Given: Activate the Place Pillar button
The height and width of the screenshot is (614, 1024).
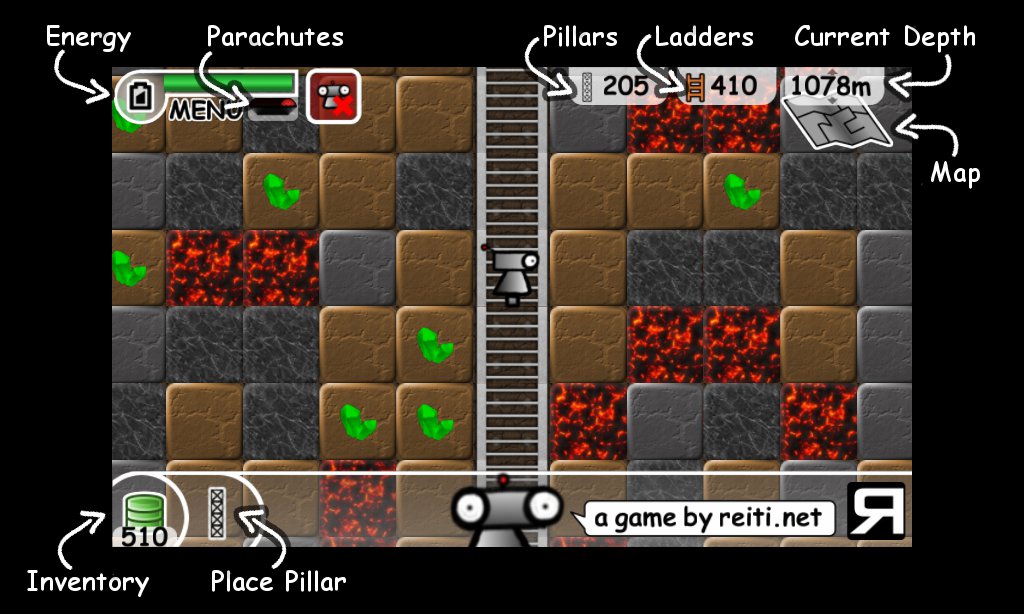Looking at the screenshot, I should (x=216, y=513).
